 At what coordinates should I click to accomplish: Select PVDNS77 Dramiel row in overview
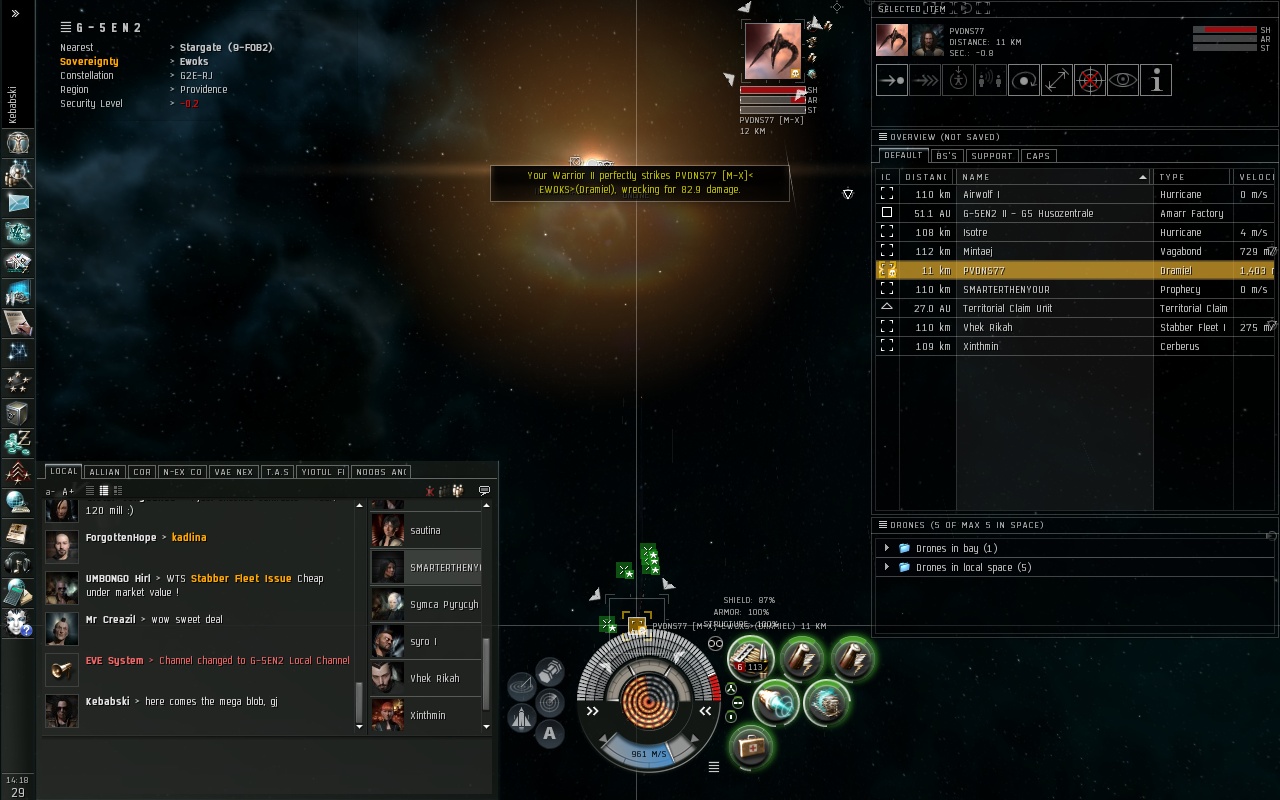pyautogui.click(x=1050, y=271)
